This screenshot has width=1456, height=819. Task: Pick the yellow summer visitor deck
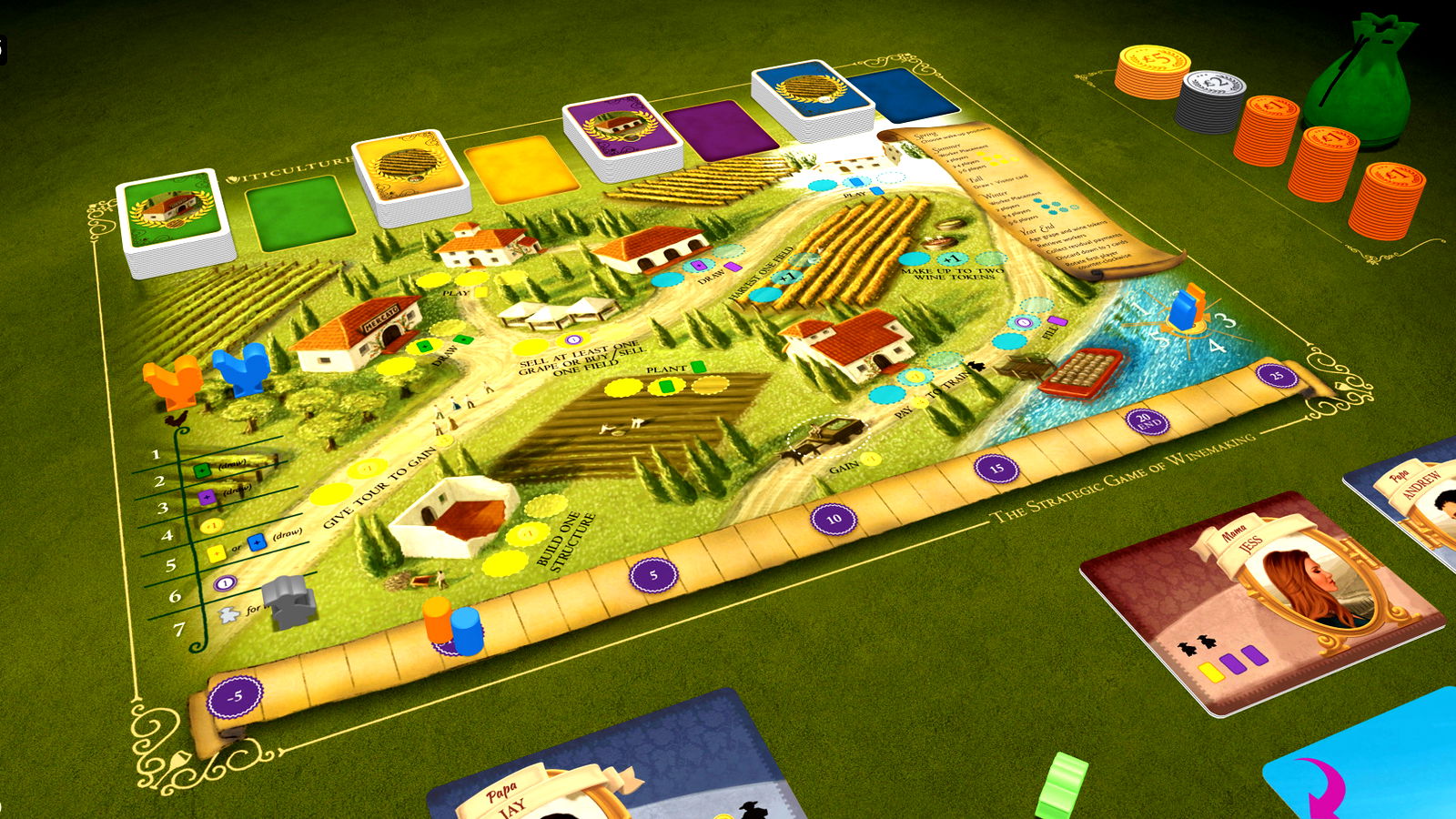[409, 173]
